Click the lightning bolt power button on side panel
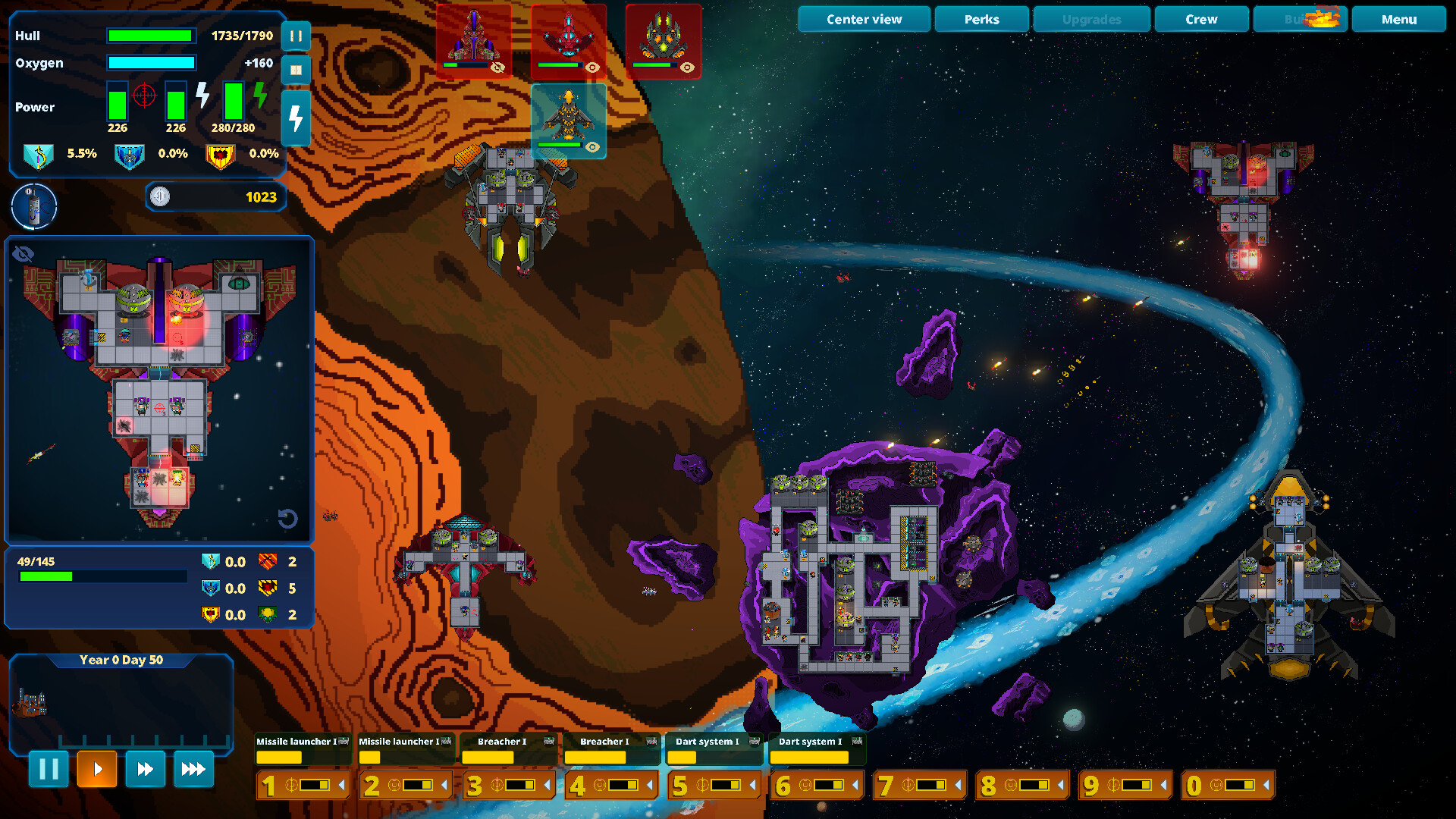Image resolution: width=1456 pixels, height=819 pixels. pyautogui.click(x=296, y=118)
